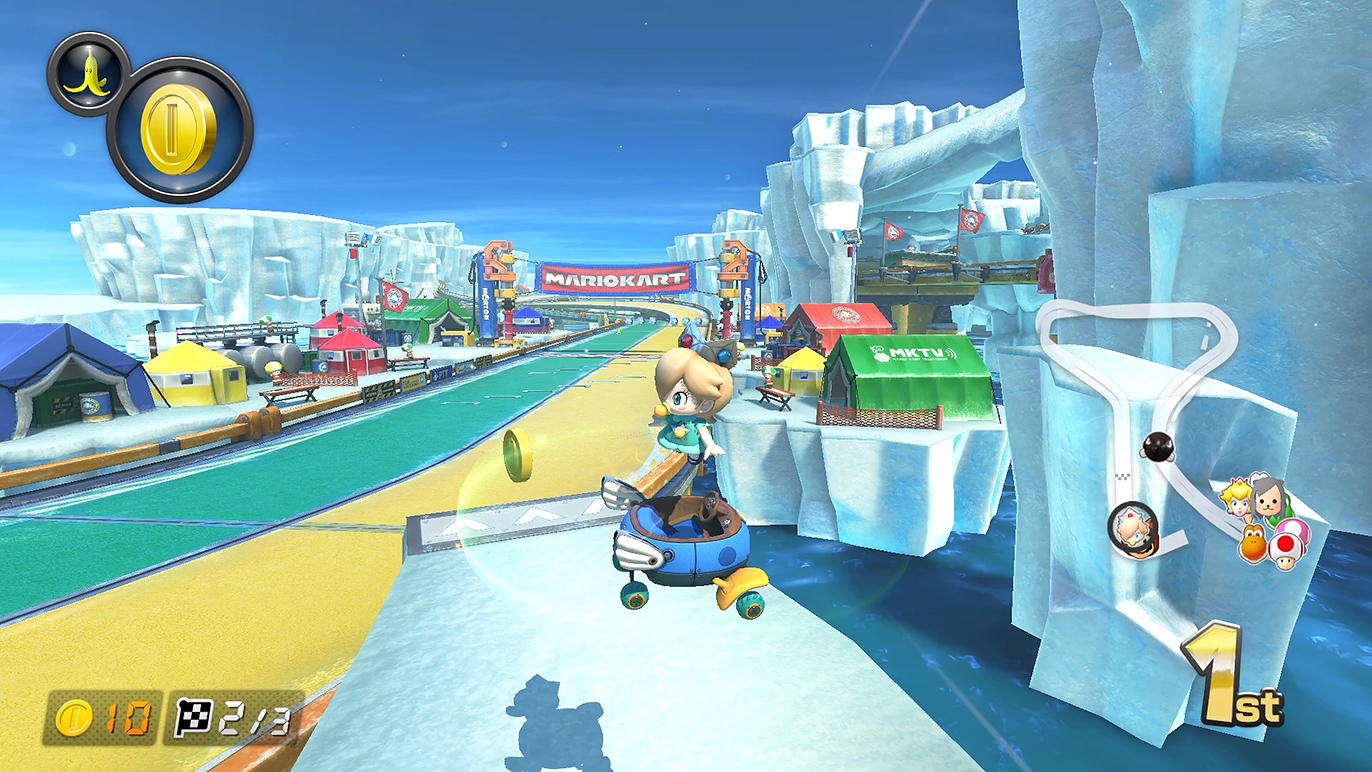This screenshot has height=772, width=1372.
Task: Pick the red Toad minimap icon
Action: pyautogui.click(x=1286, y=548)
